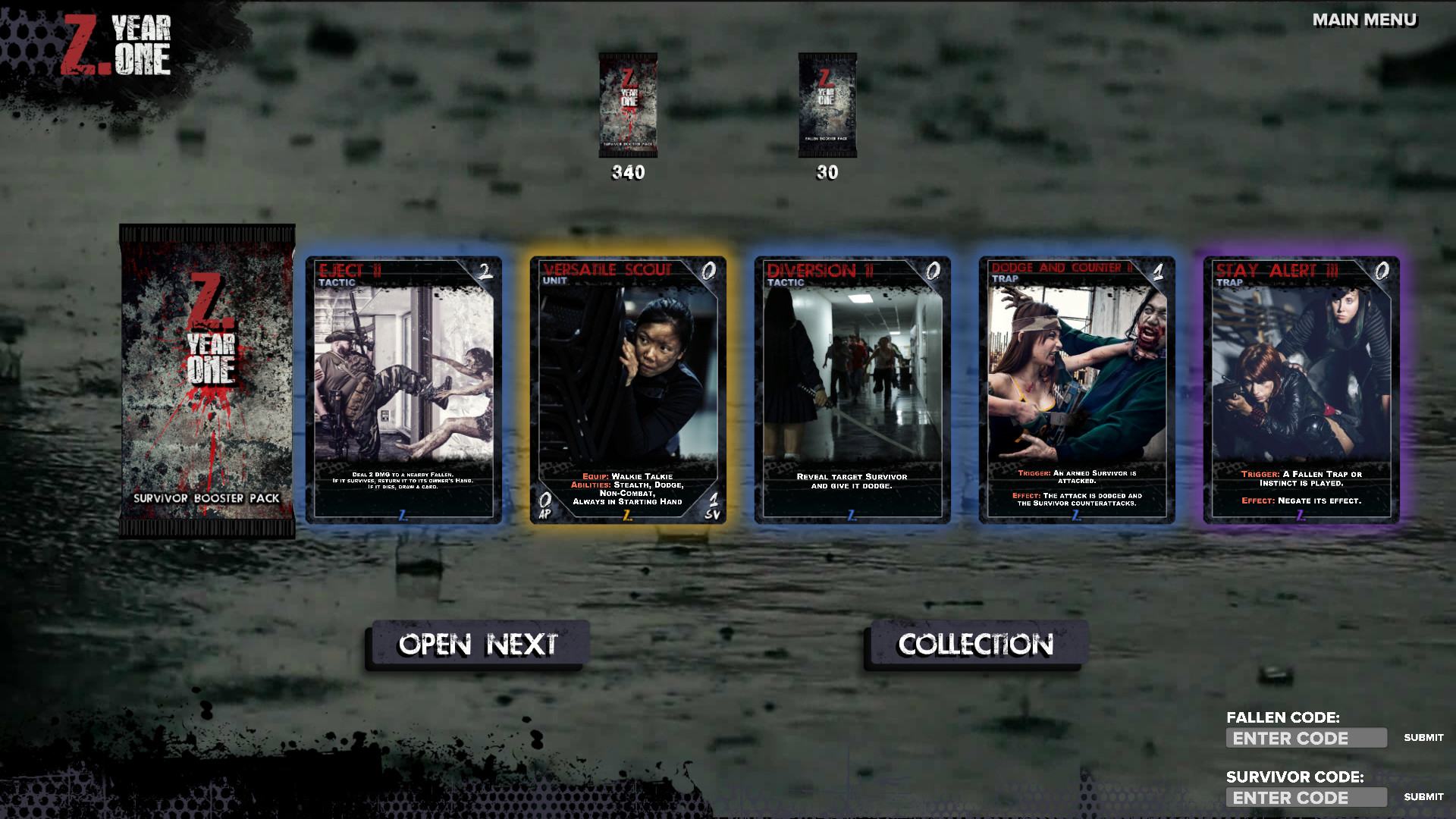The height and width of the screenshot is (819, 1456).
Task: Select the Eject II tactic card
Action: click(x=403, y=390)
